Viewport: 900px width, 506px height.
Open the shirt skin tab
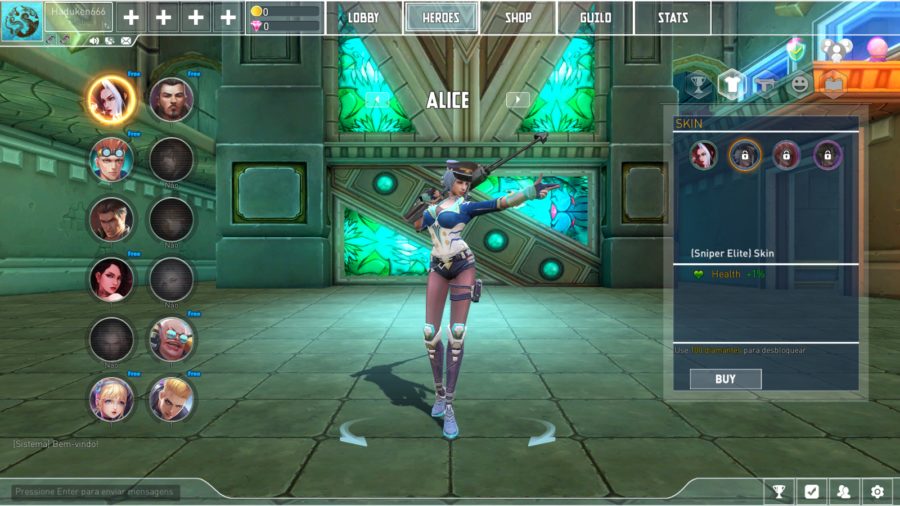[731, 85]
